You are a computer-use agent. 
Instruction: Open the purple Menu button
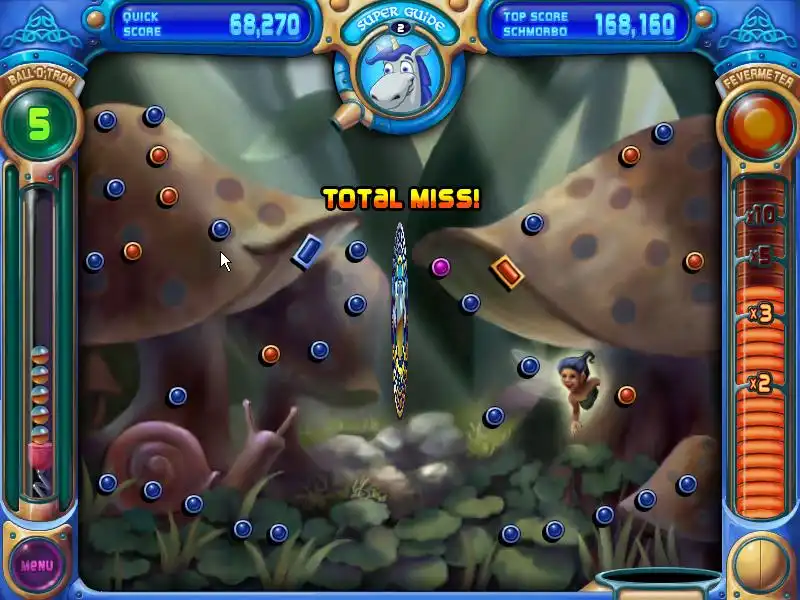37,564
